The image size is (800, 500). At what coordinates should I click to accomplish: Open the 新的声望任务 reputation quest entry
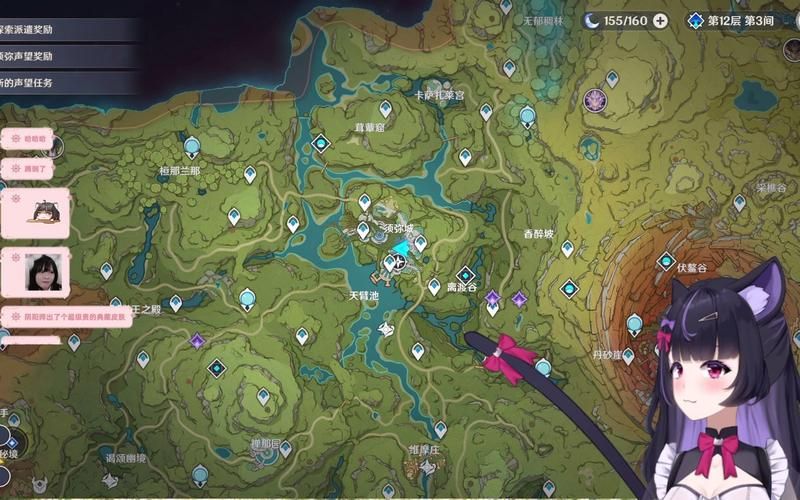point(60,82)
